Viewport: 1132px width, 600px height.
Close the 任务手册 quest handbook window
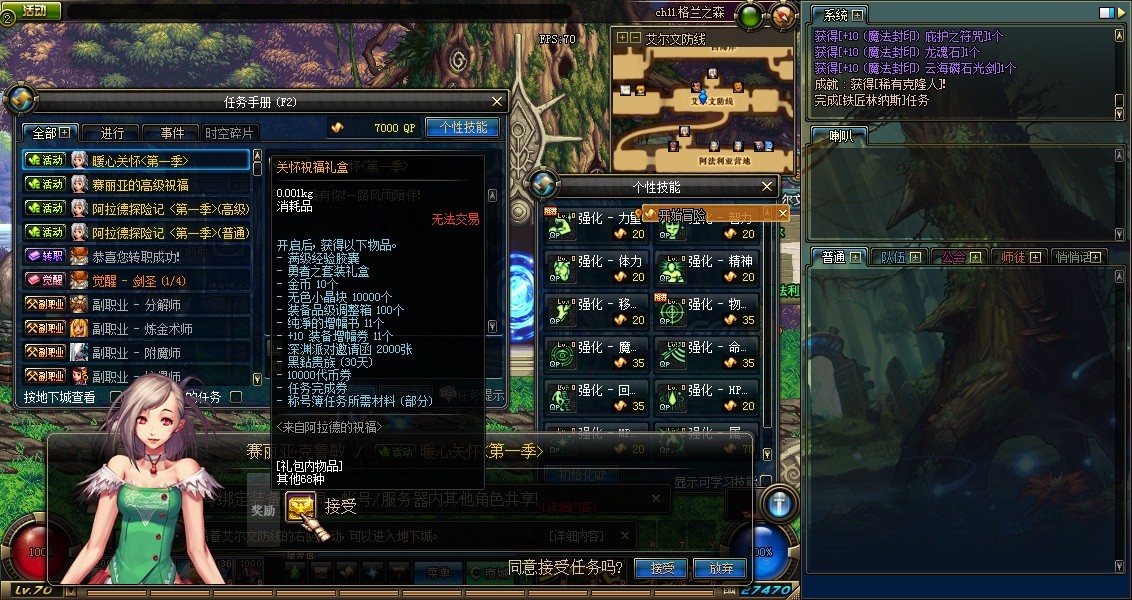tap(497, 101)
